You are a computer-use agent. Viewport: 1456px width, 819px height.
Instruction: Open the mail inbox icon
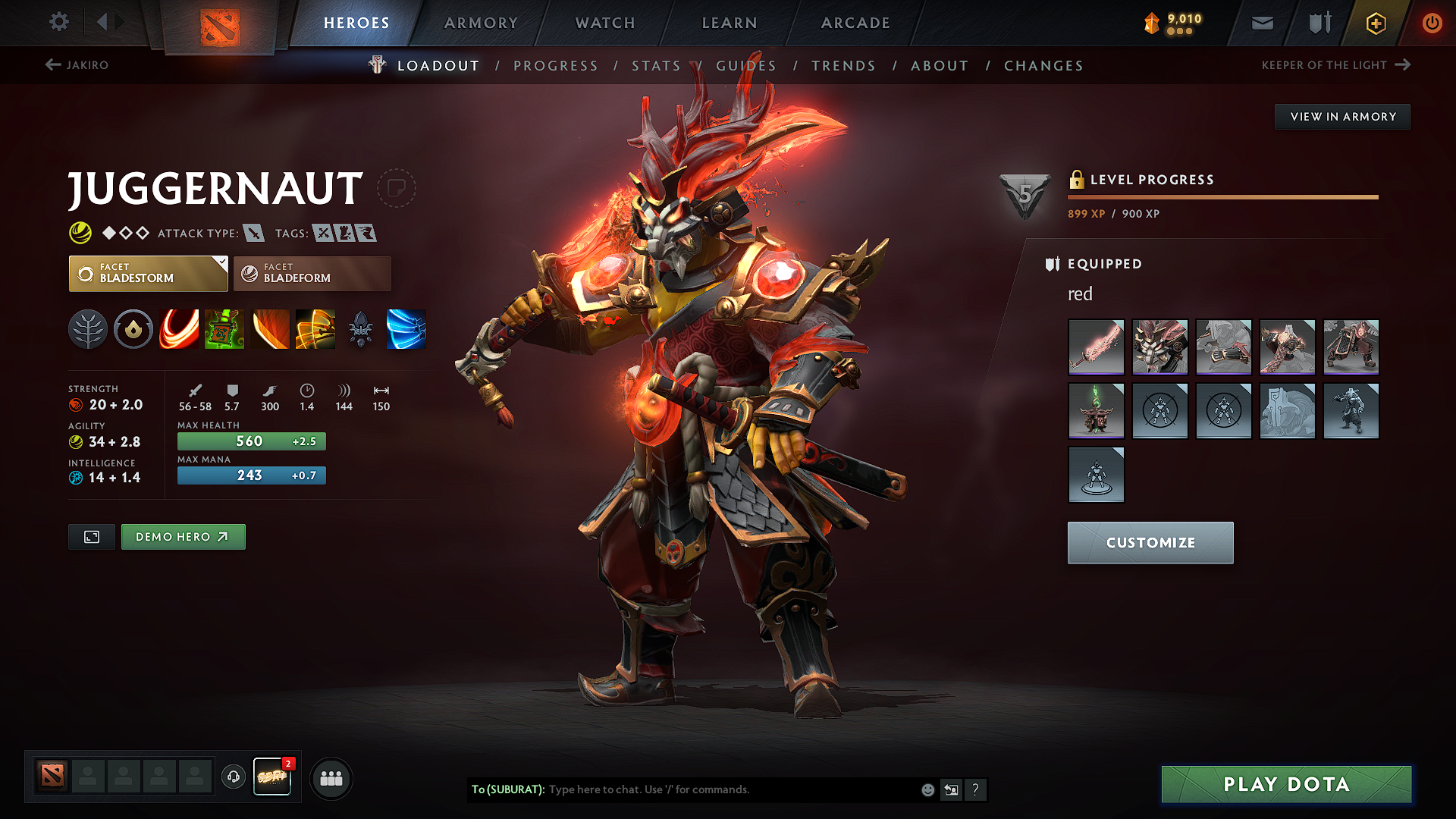[1261, 23]
